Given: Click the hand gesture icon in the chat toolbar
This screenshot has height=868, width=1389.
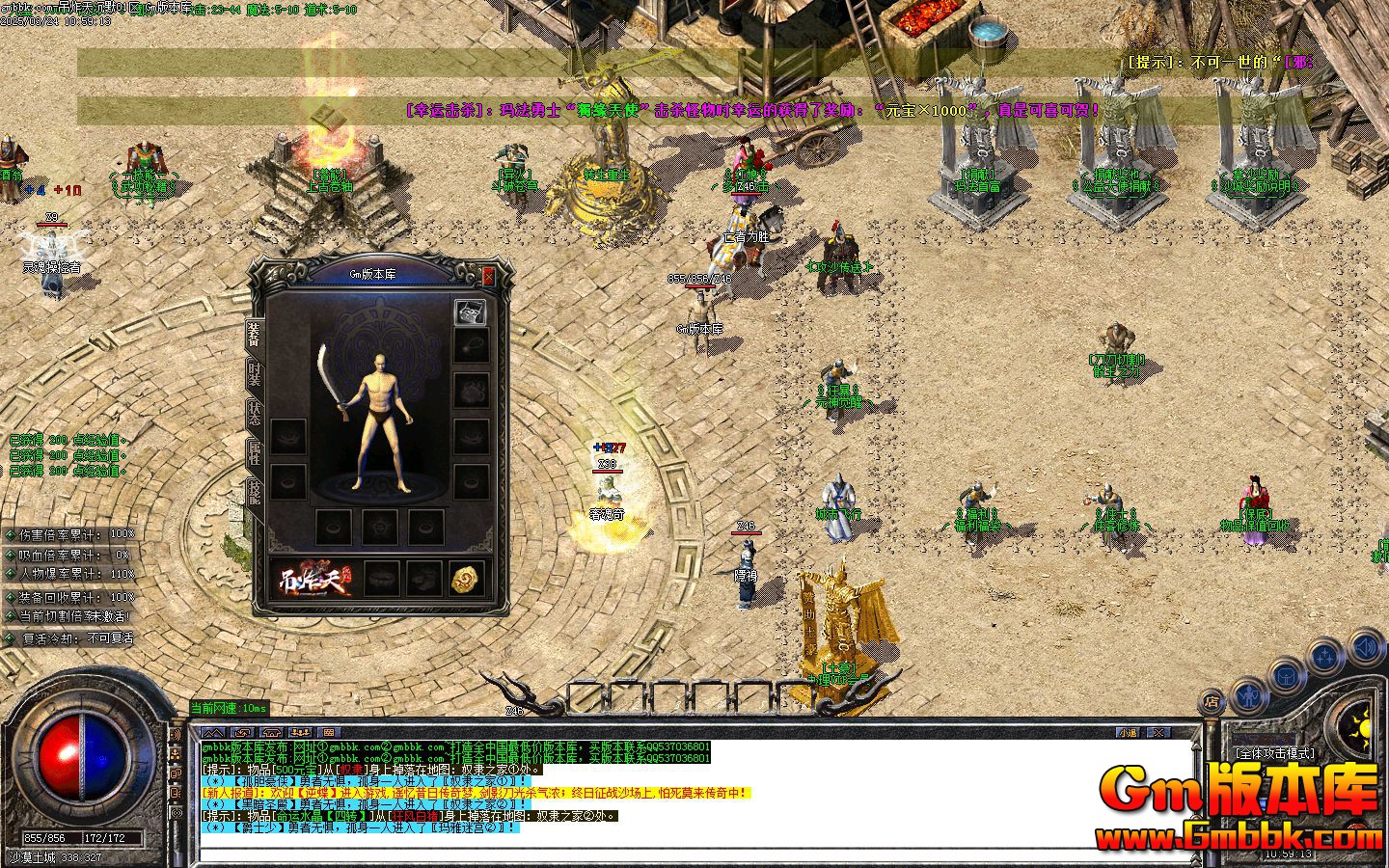Looking at the screenshot, I should pyautogui.click(x=241, y=732).
